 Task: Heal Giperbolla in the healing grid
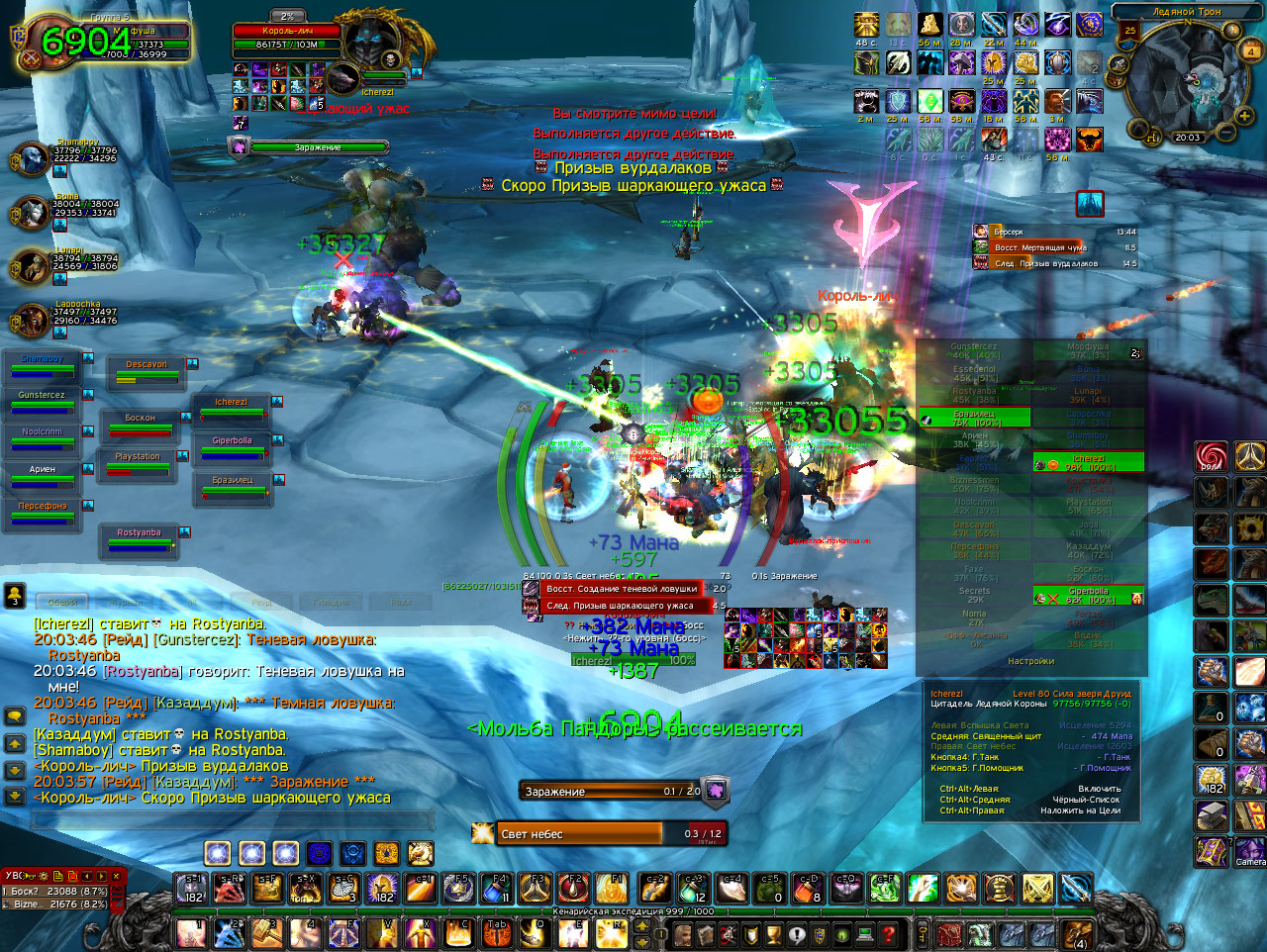coord(1088,596)
